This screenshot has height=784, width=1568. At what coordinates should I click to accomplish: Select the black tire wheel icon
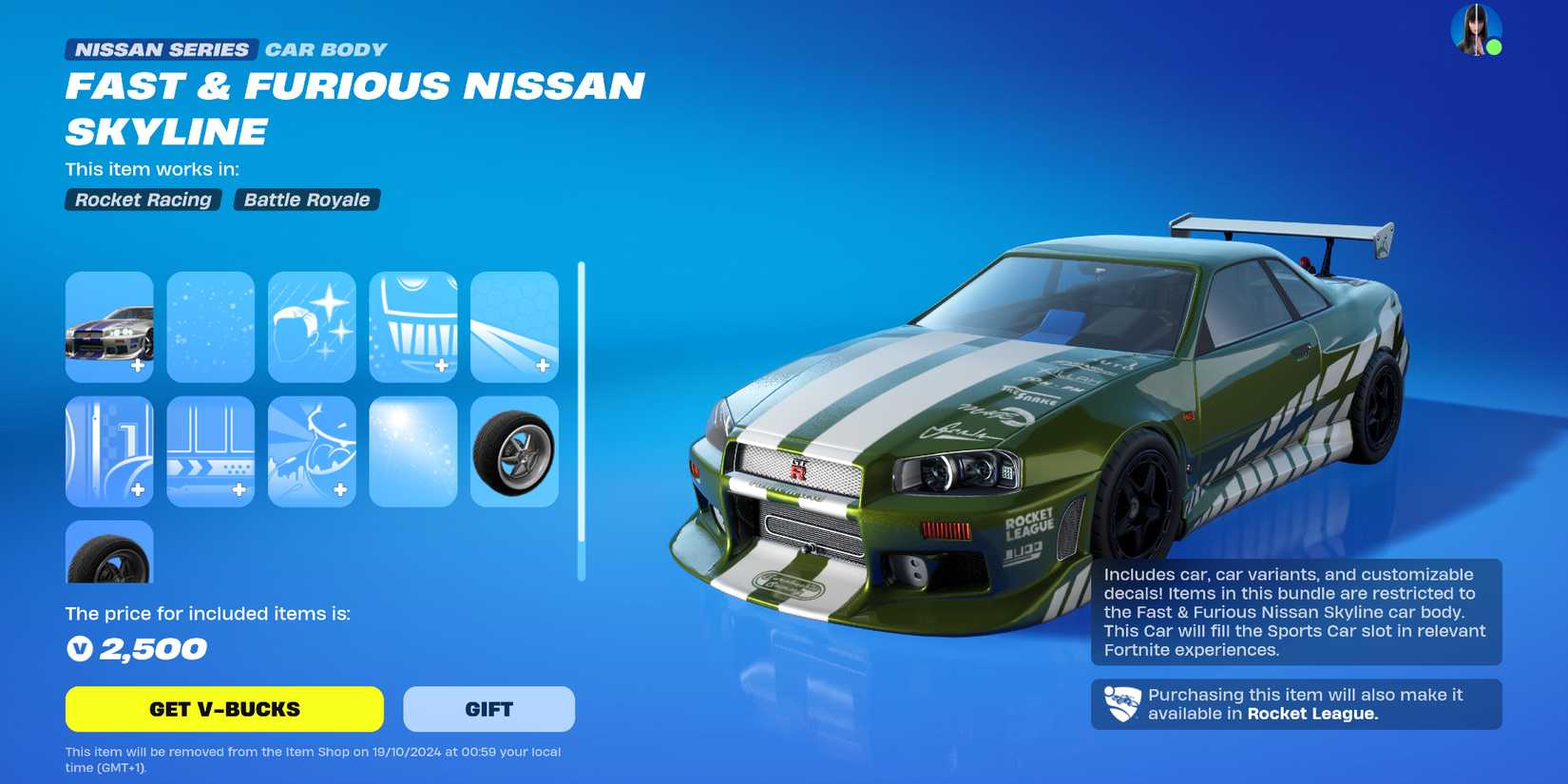(108, 553)
